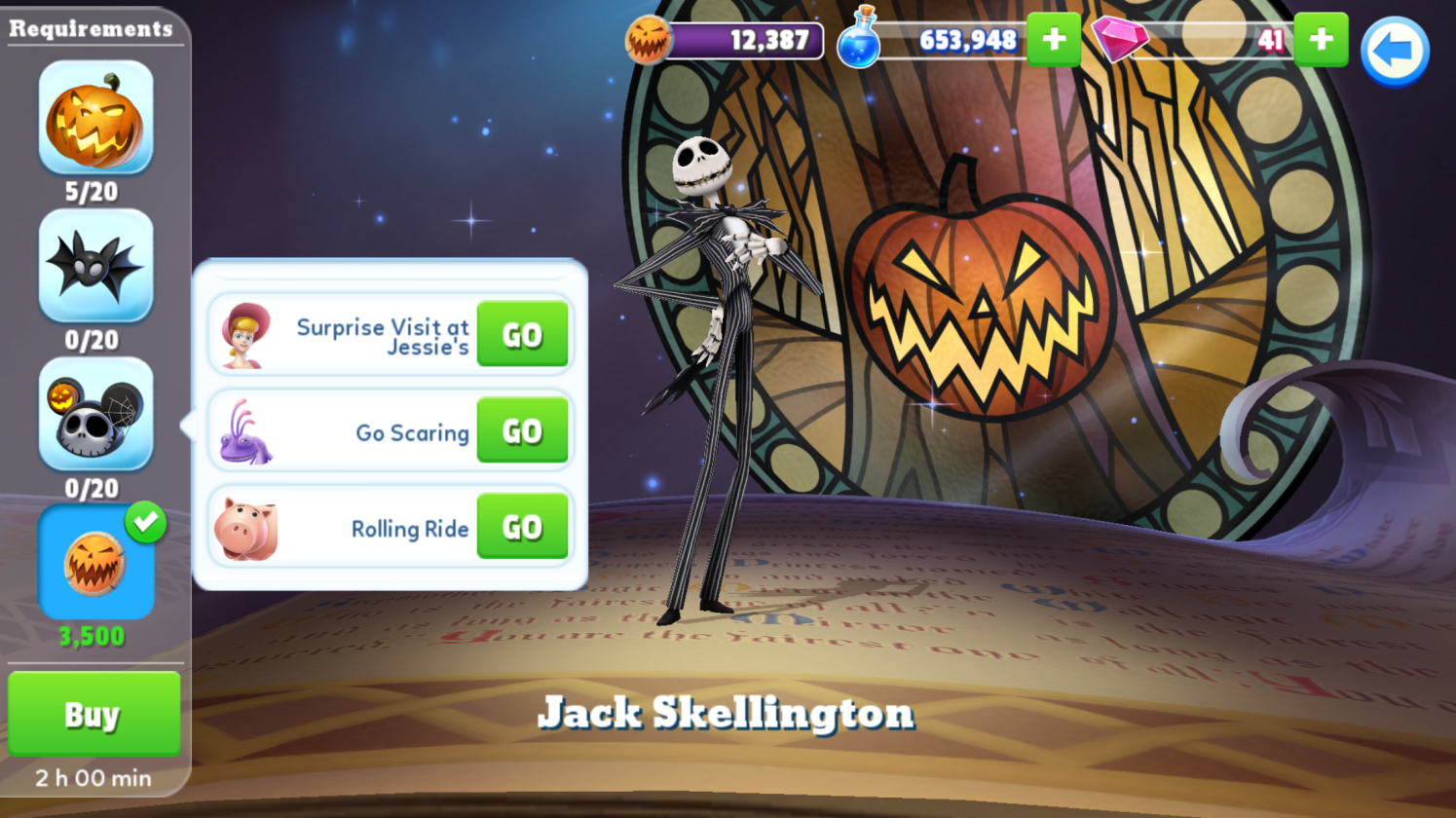
Task: Select the black bat requirement token
Action: (x=95, y=266)
